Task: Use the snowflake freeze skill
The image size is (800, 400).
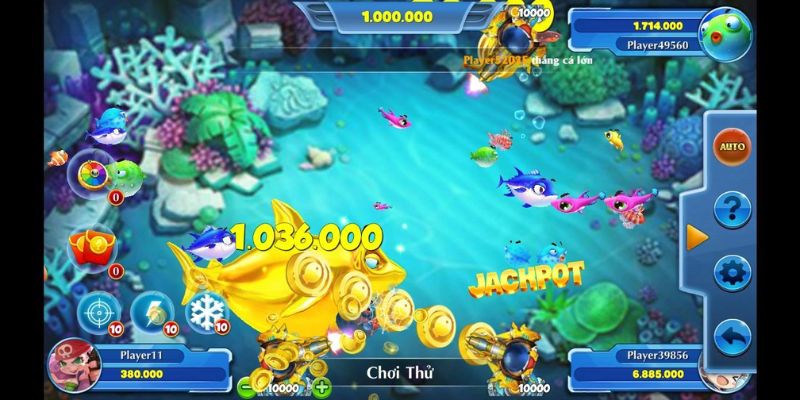Action: [x=207, y=311]
